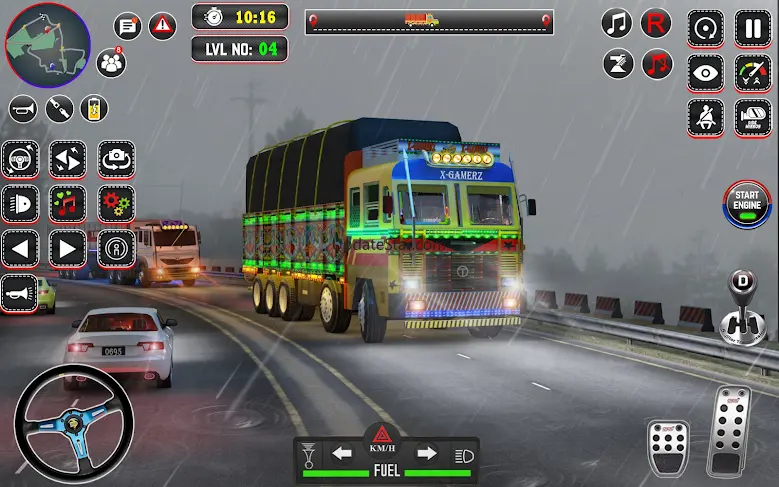This screenshot has height=487, width=779.
Task: Switch camera with the camera rotate button
Action: click(x=116, y=159)
